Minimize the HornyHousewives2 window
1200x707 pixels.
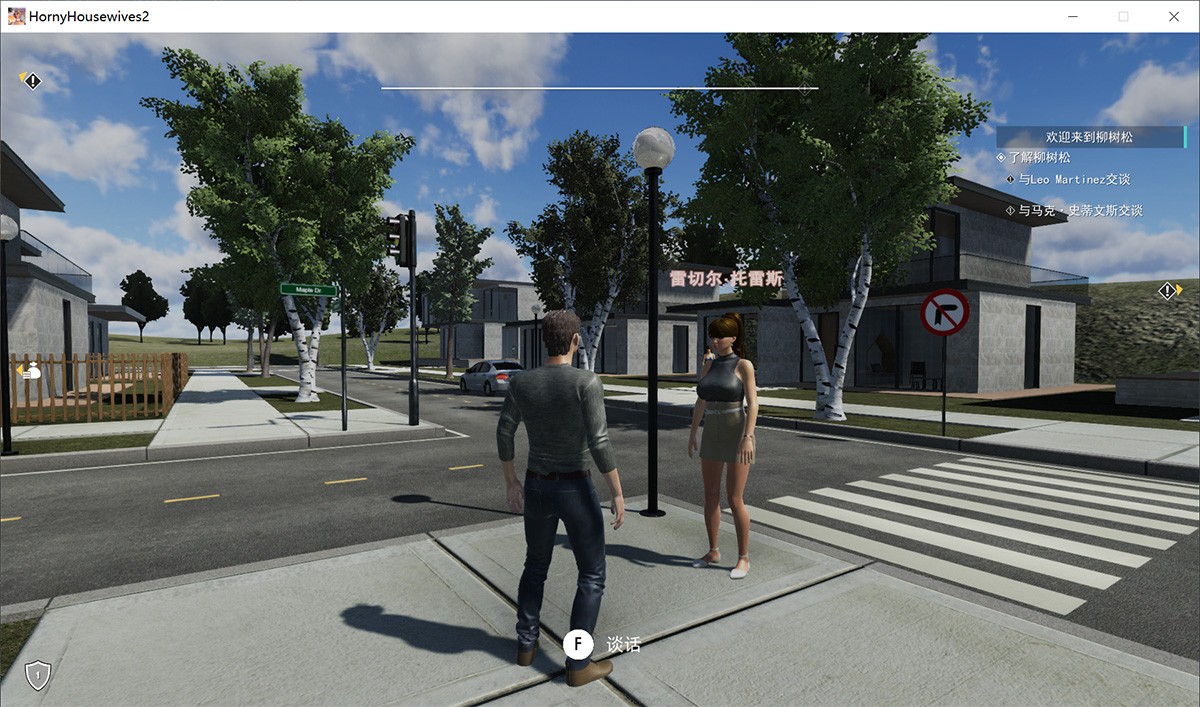coord(1073,16)
